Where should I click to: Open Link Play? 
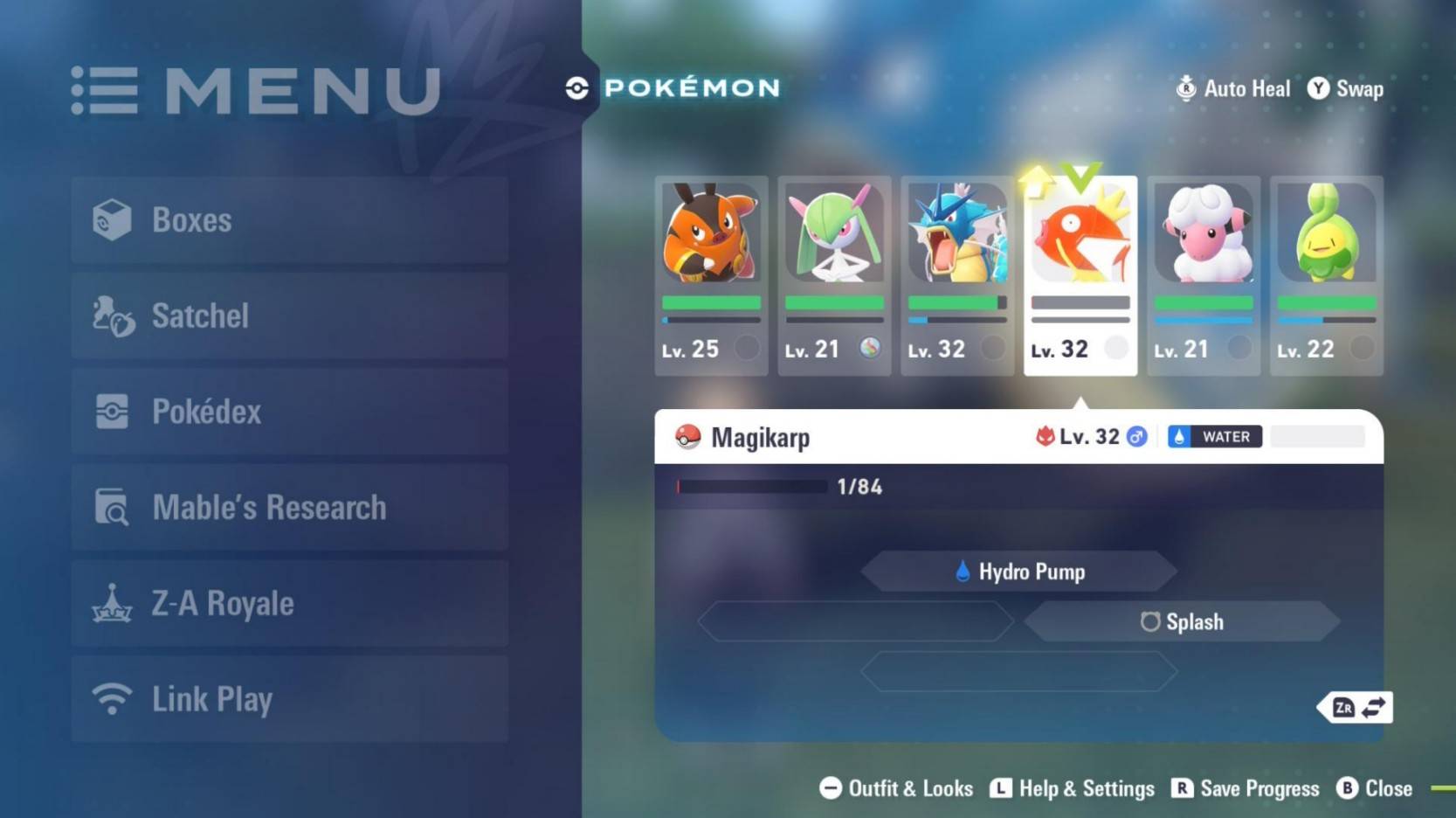[x=289, y=699]
